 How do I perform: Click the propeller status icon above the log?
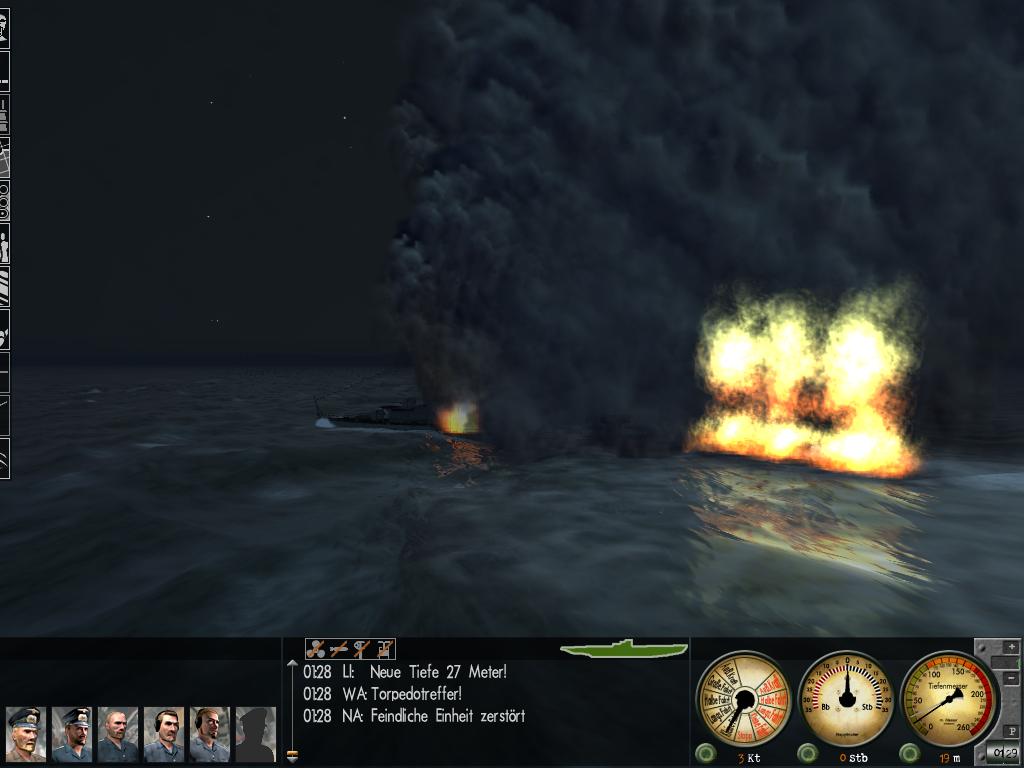click(x=316, y=649)
